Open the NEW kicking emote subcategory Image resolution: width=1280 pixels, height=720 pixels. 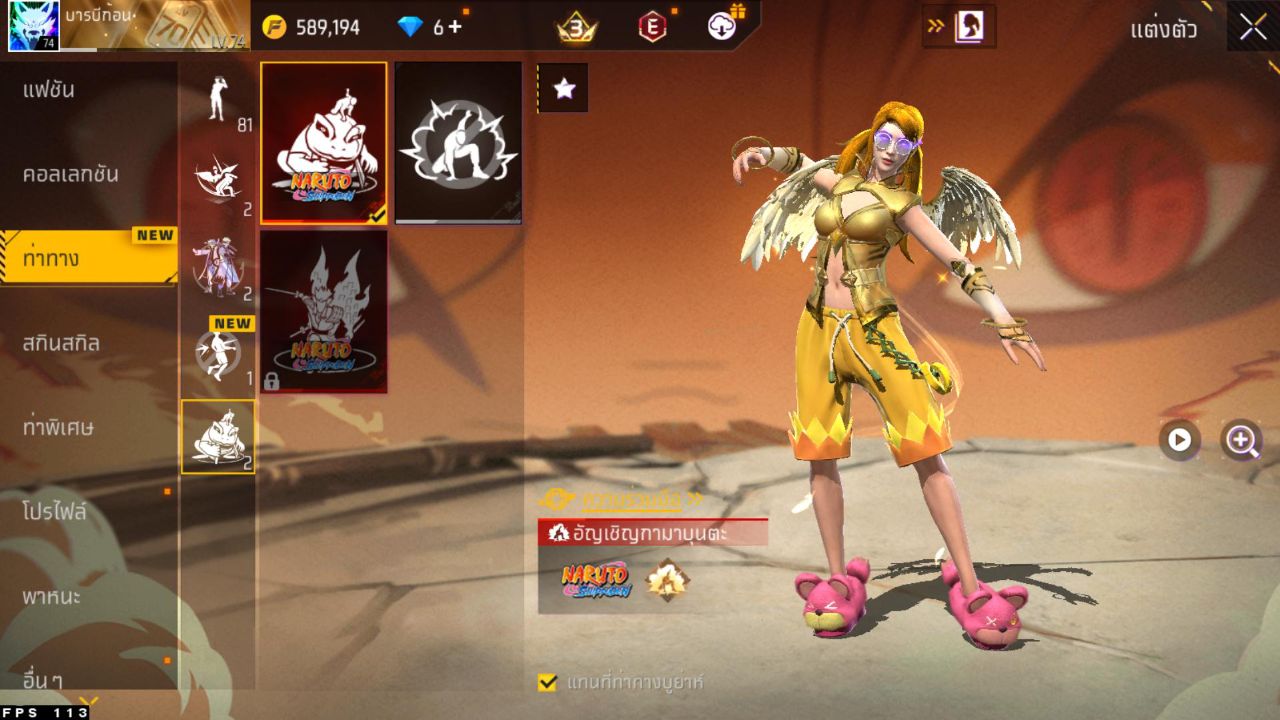[x=218, y=353]
